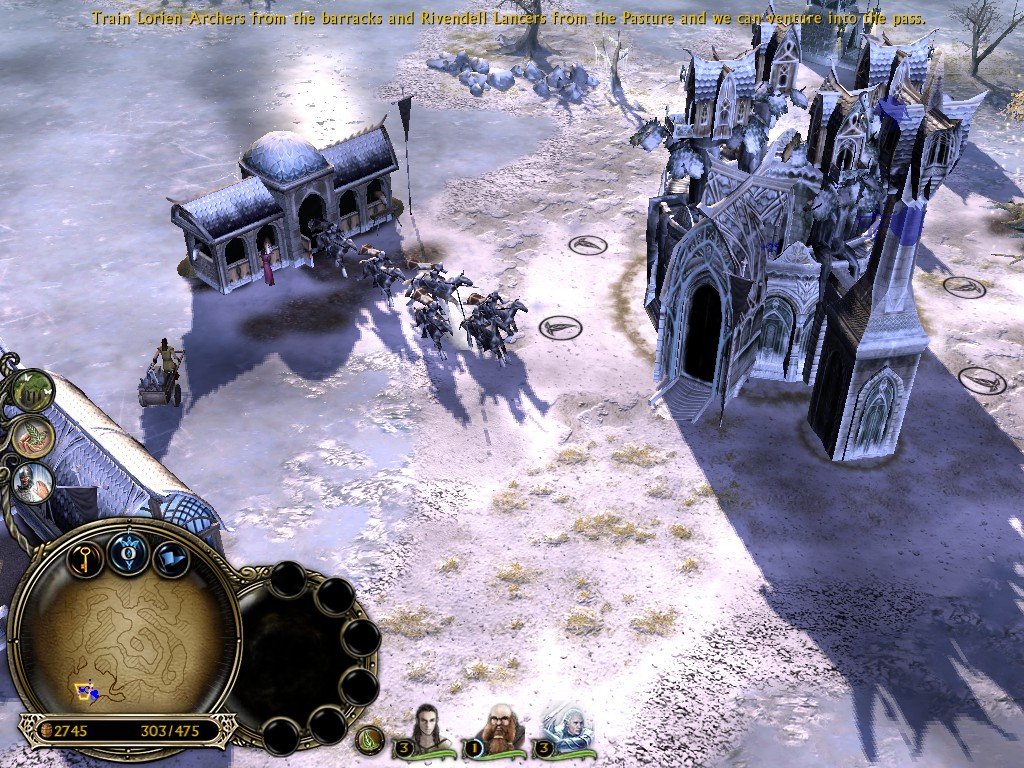Select the red-bearded dwarf hero portrait
The height and width of the screenshot is (768, 1024).
(500, 728)
